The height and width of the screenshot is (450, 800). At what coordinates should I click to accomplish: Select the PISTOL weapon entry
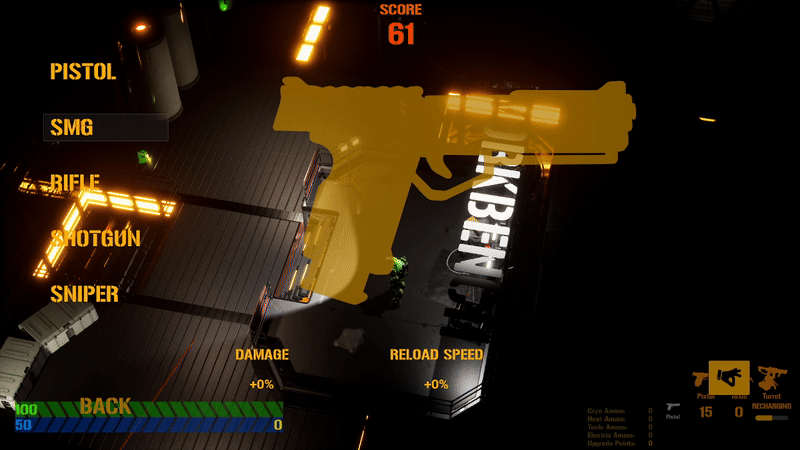coord(83,72)
